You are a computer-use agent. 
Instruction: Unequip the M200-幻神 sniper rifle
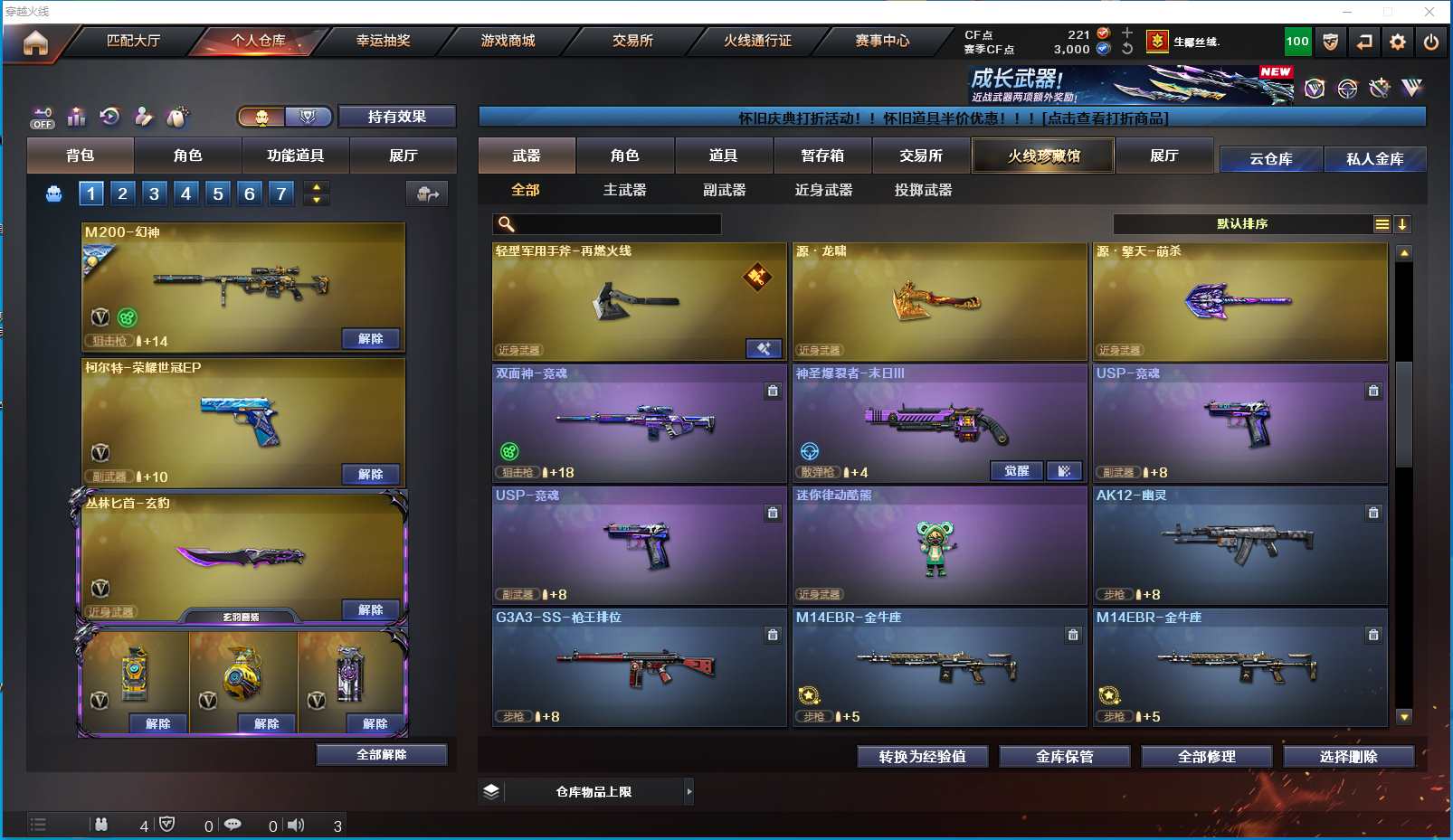(x=370, y=339)
